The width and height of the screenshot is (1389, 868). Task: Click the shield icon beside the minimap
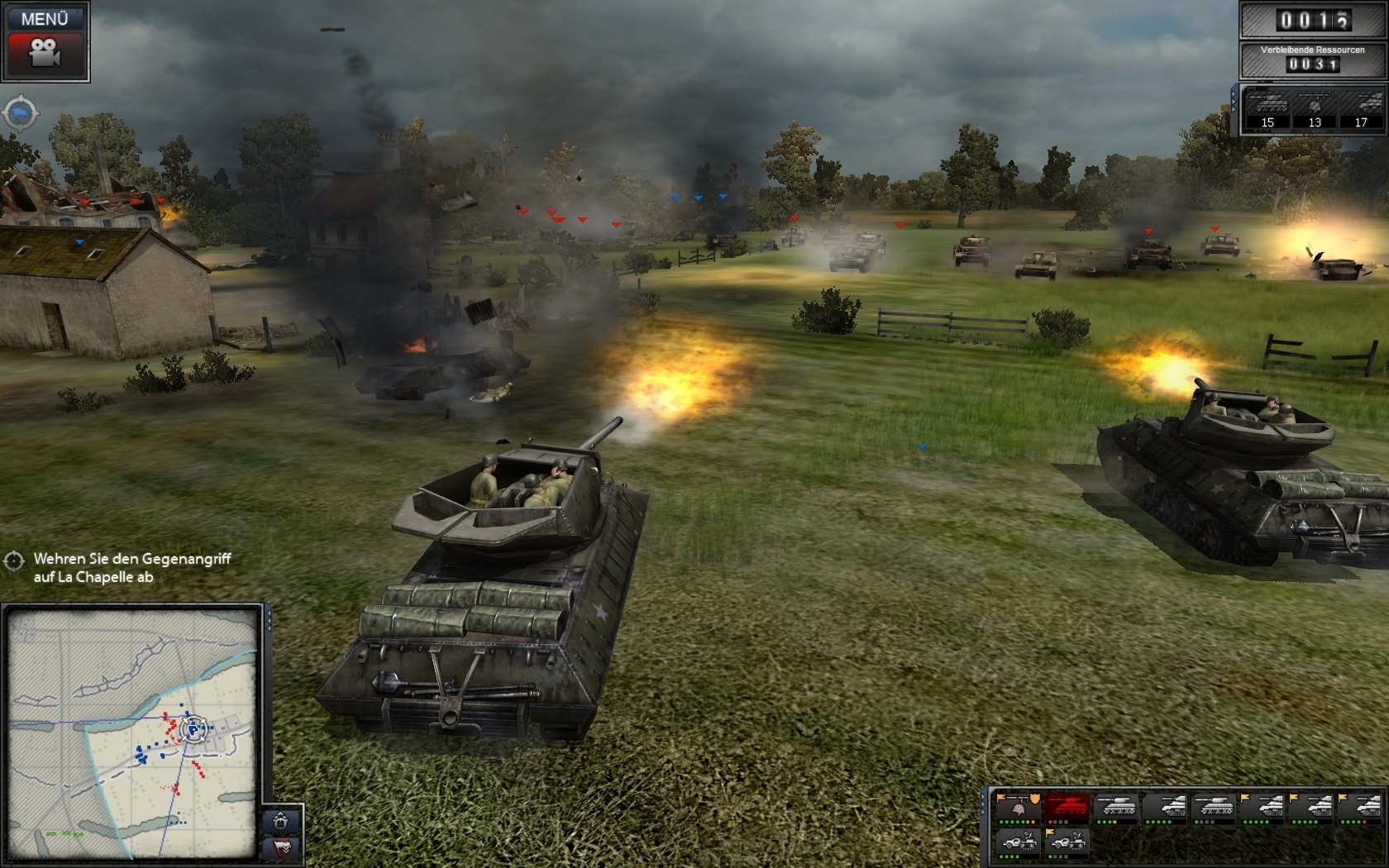281,821
